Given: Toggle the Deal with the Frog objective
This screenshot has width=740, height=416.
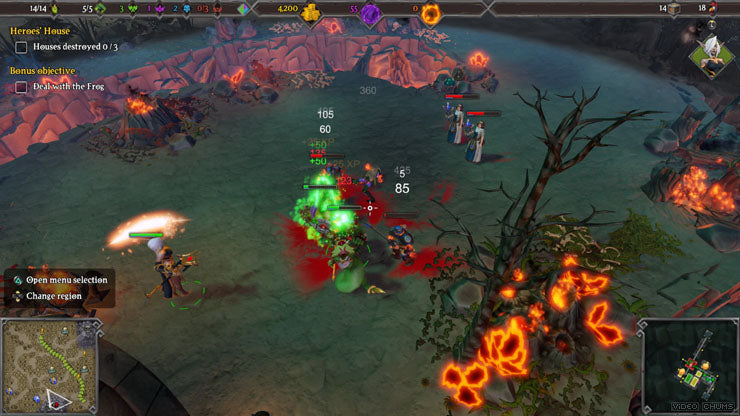Looking at the screenshot, I should (21, 87).
